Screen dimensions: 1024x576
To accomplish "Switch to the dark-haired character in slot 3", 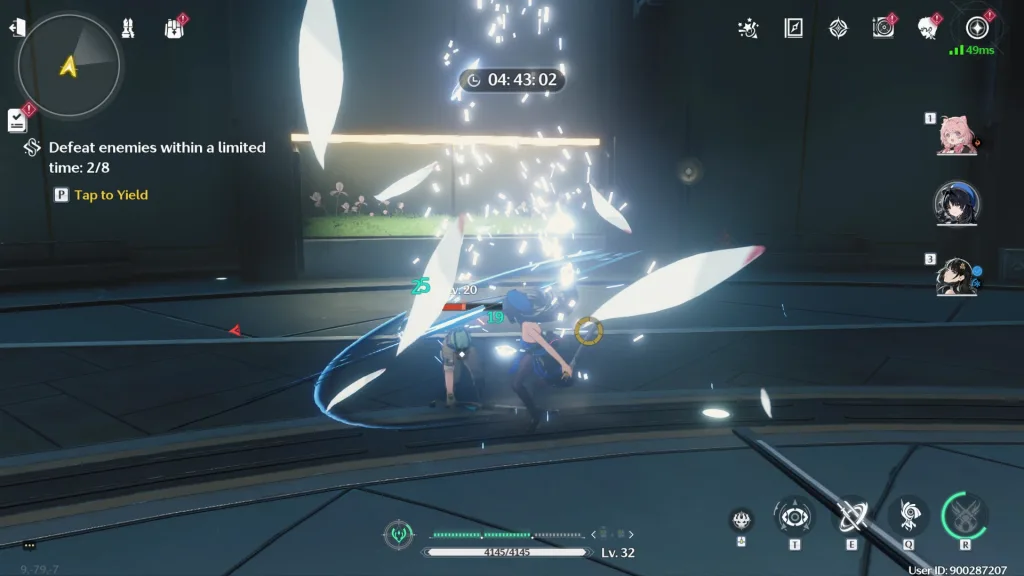I will tap(956, 276).
